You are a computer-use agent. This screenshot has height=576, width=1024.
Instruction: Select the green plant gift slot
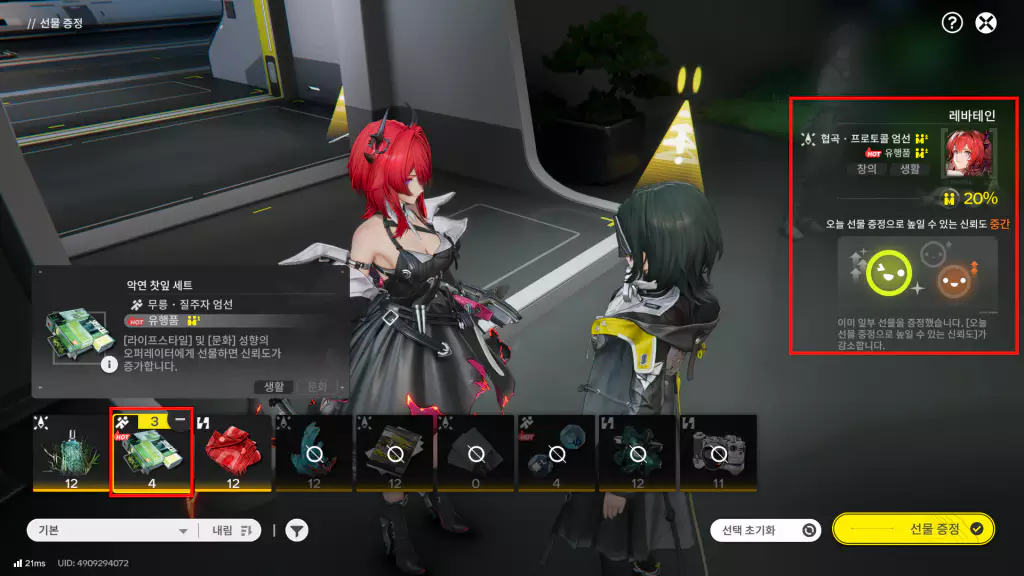pyautogui.click(x=71, y=455)
